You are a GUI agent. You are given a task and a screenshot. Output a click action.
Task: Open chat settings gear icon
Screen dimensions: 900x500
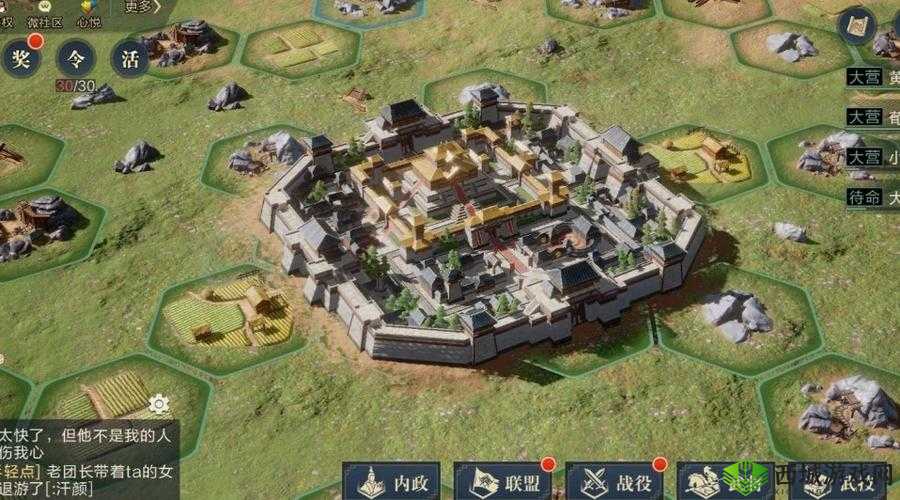pos(158,404)
